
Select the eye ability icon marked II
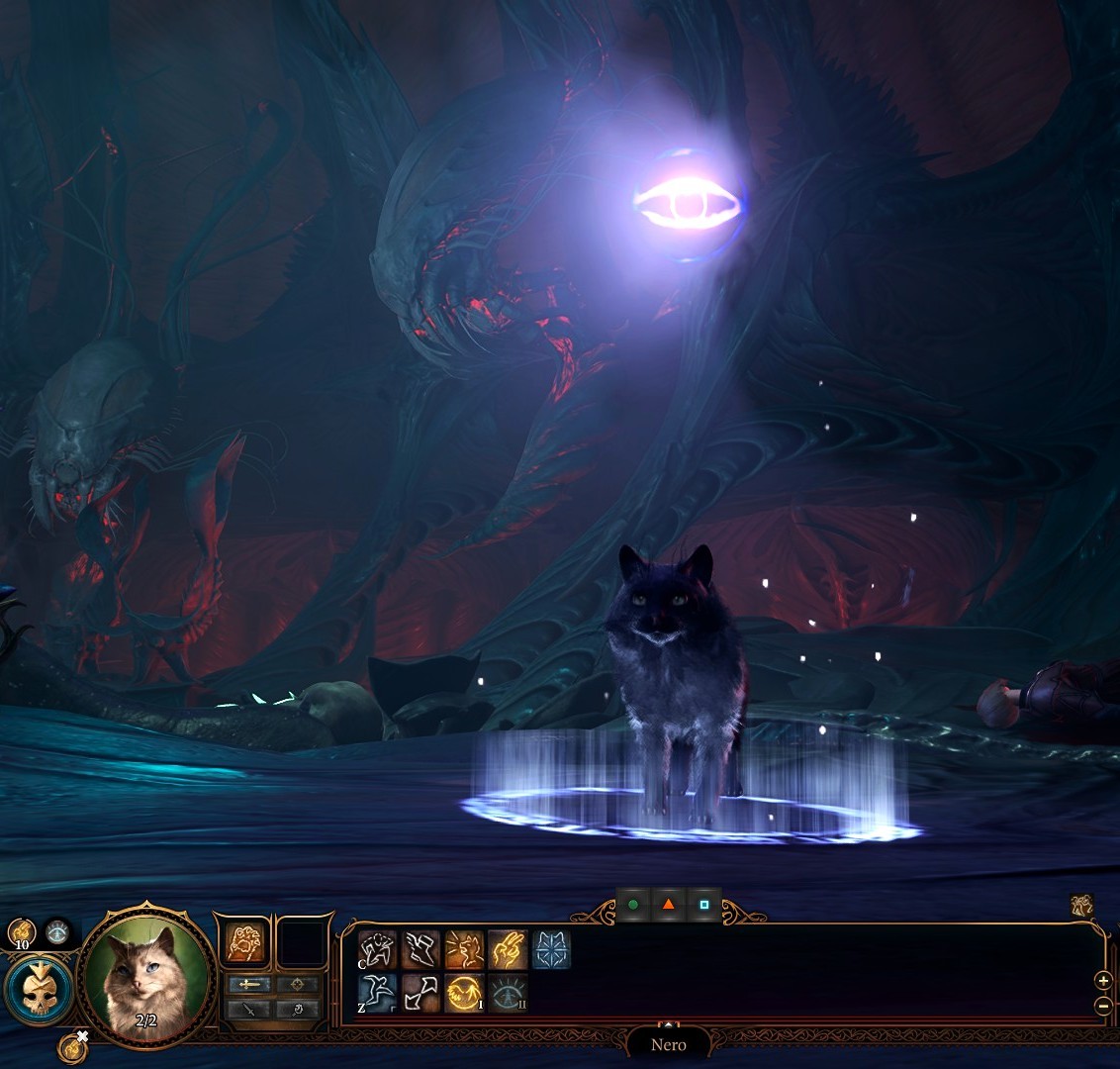coord(507,992)
